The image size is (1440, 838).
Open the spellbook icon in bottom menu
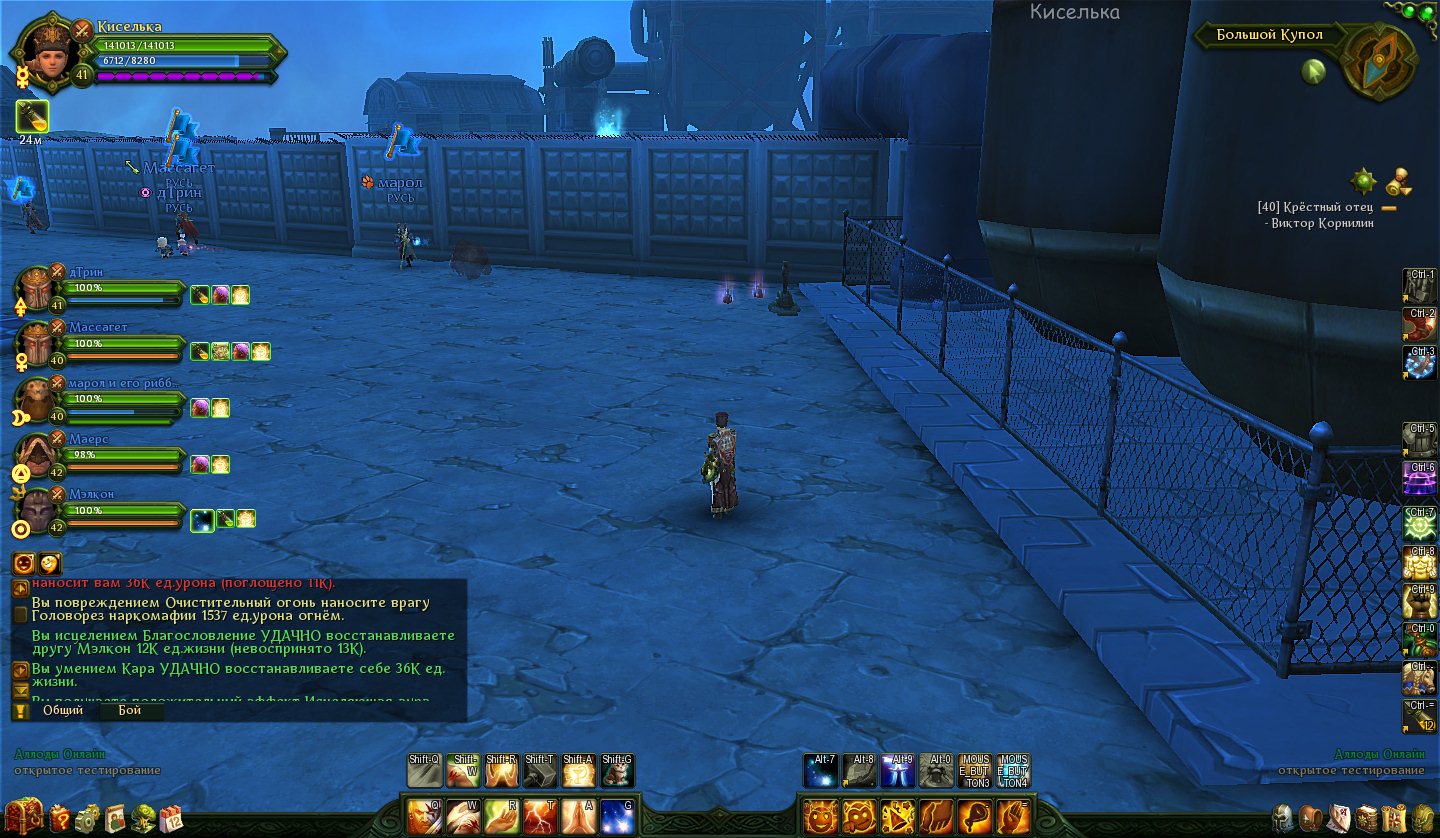pos(1366,818)
